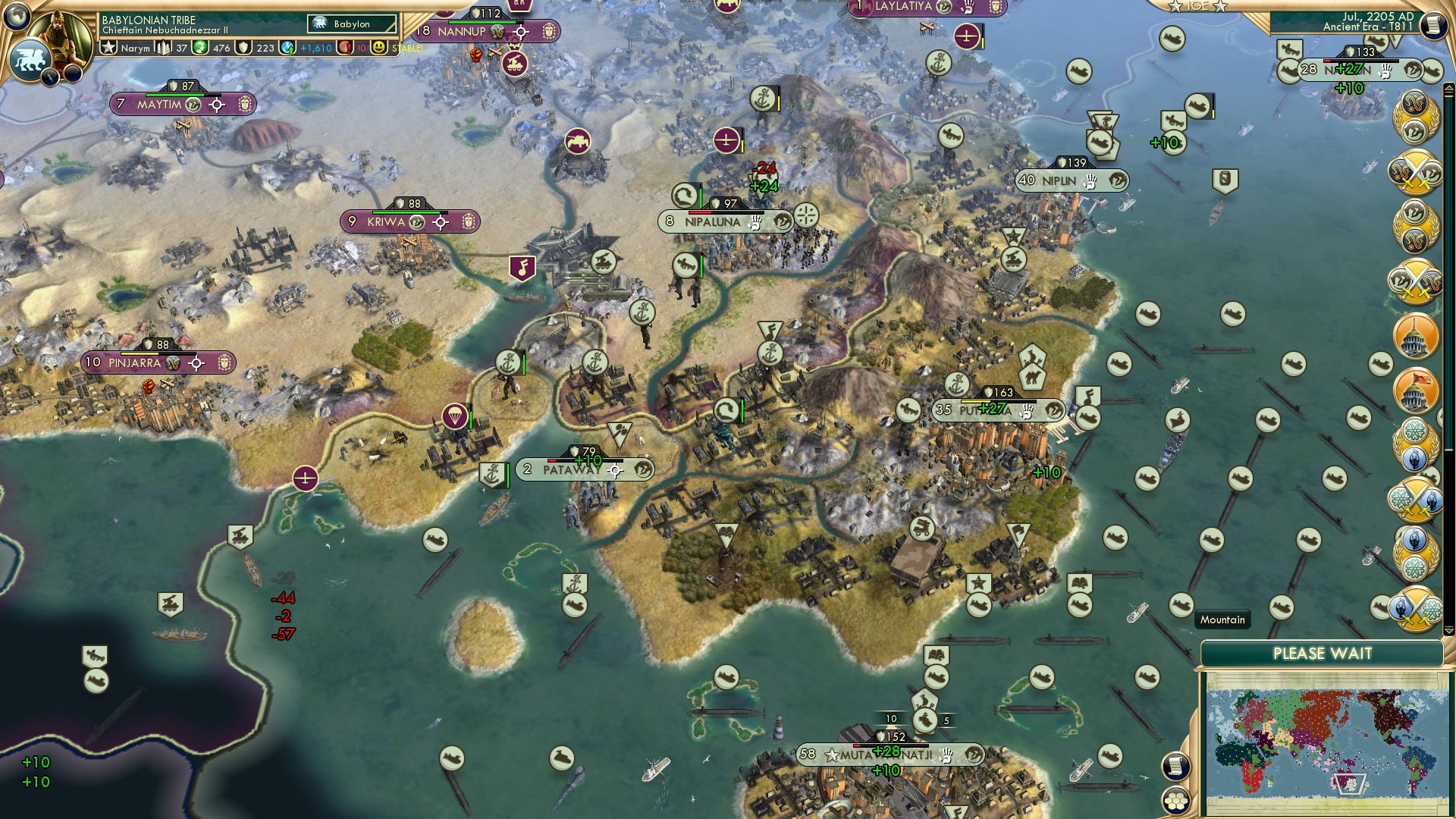Toggle the hex grid button near minimap
1456x819 pixels.
pos(1176,800)
